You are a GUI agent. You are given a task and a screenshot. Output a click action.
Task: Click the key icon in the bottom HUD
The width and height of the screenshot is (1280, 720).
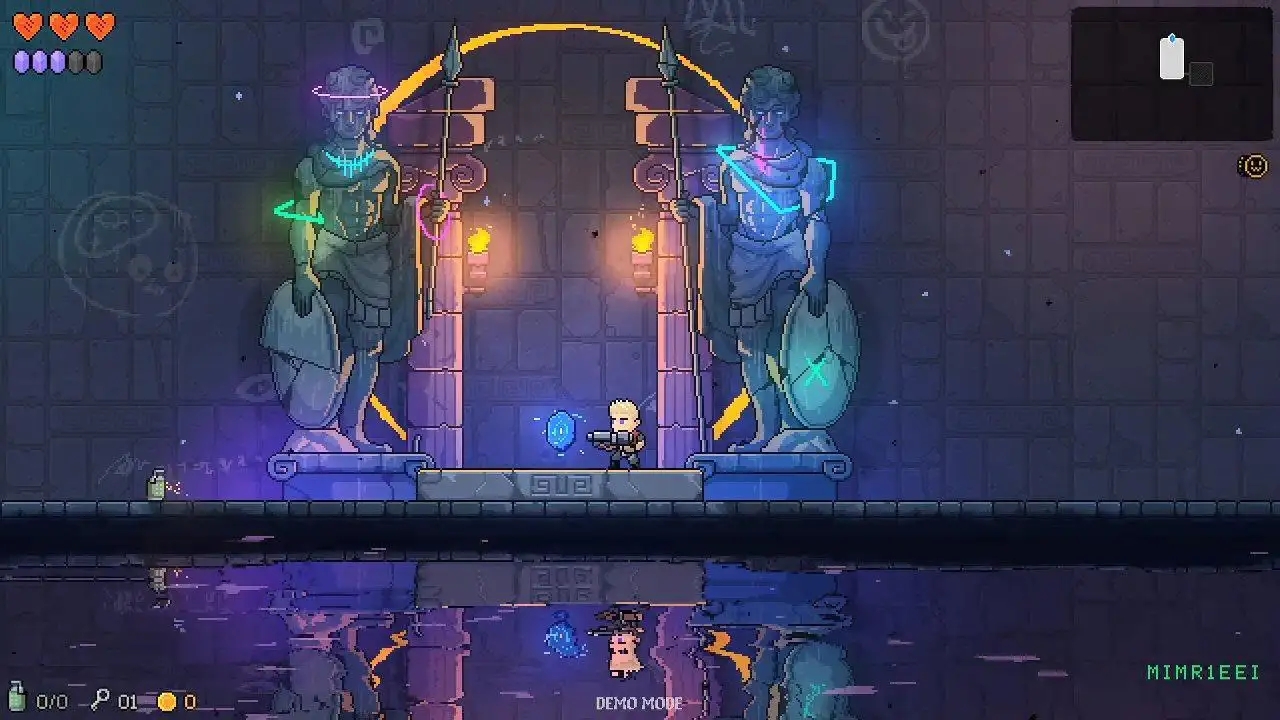(x=100, y=699)
